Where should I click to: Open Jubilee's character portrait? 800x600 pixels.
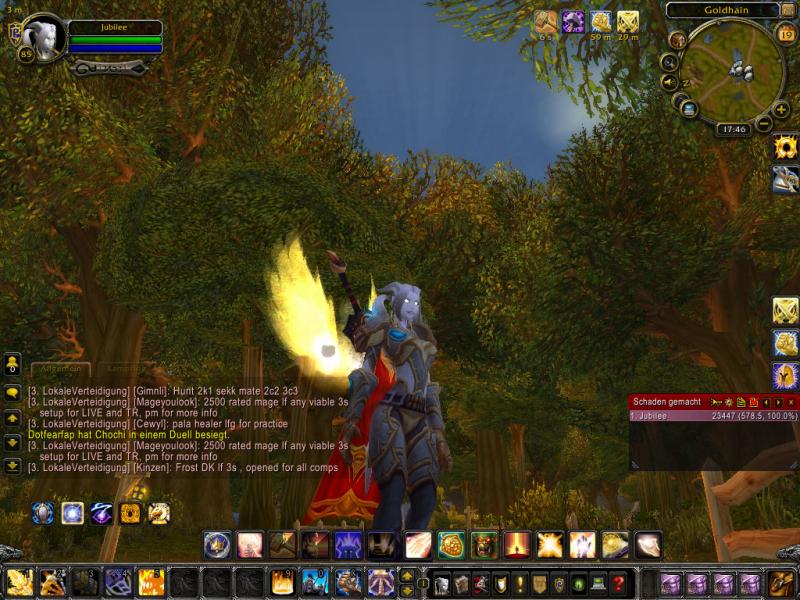43,37
